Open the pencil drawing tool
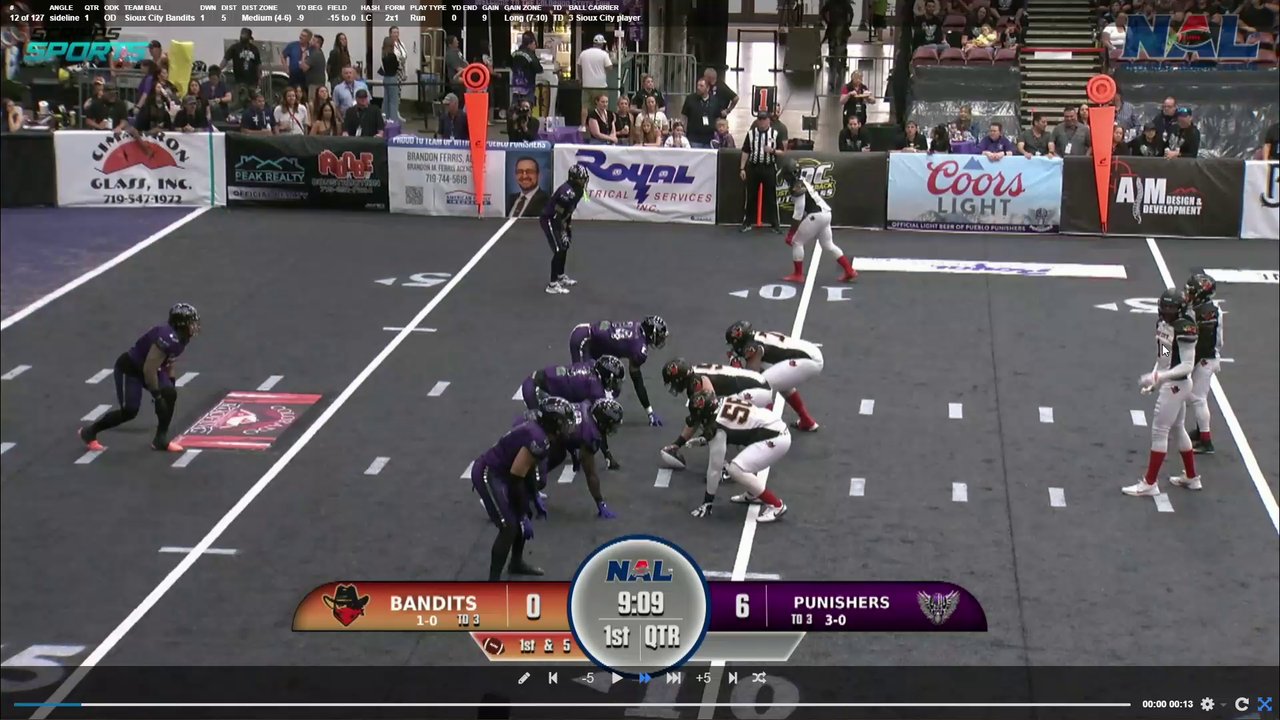Image resolution: width=1280 pixels, height=720 pixels. coord(524,678)
